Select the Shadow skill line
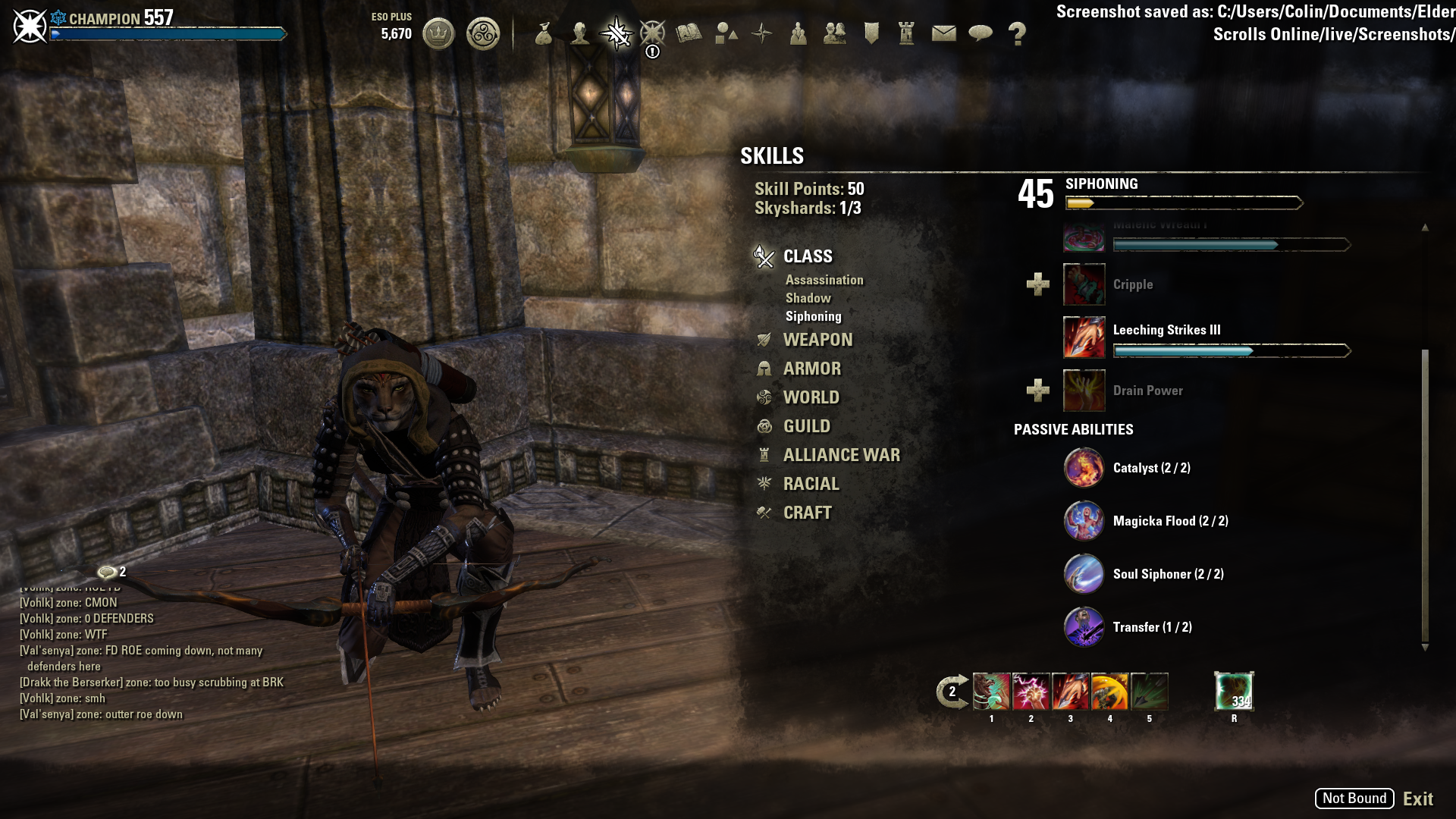 point(808,297)
